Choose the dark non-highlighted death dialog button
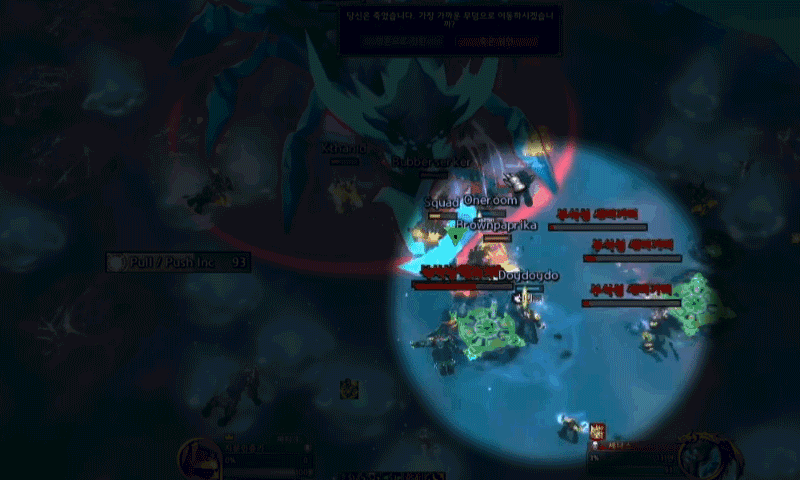 coord(401,42)
